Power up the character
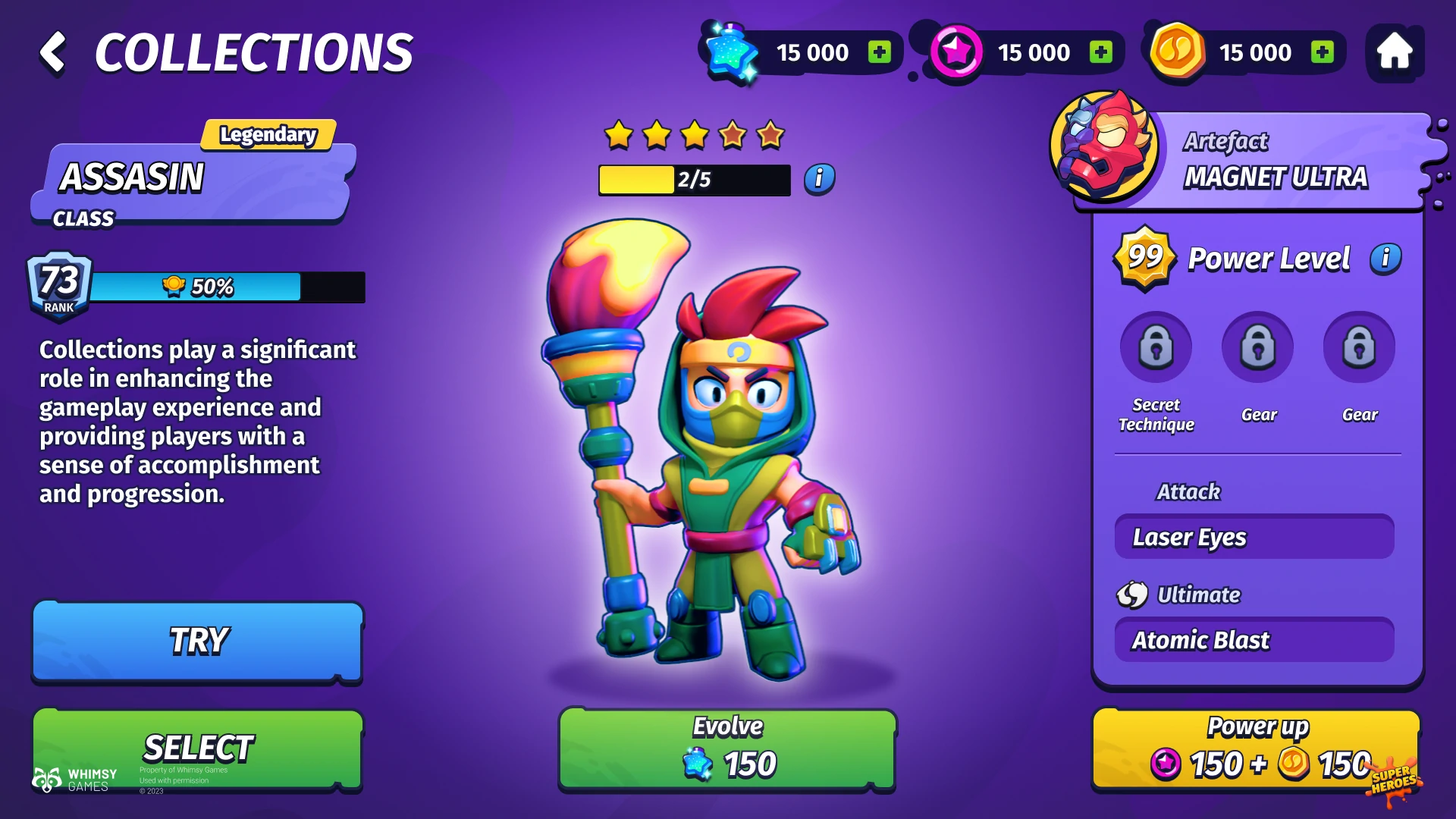The image size is (1456, 819). (1256, 749)
